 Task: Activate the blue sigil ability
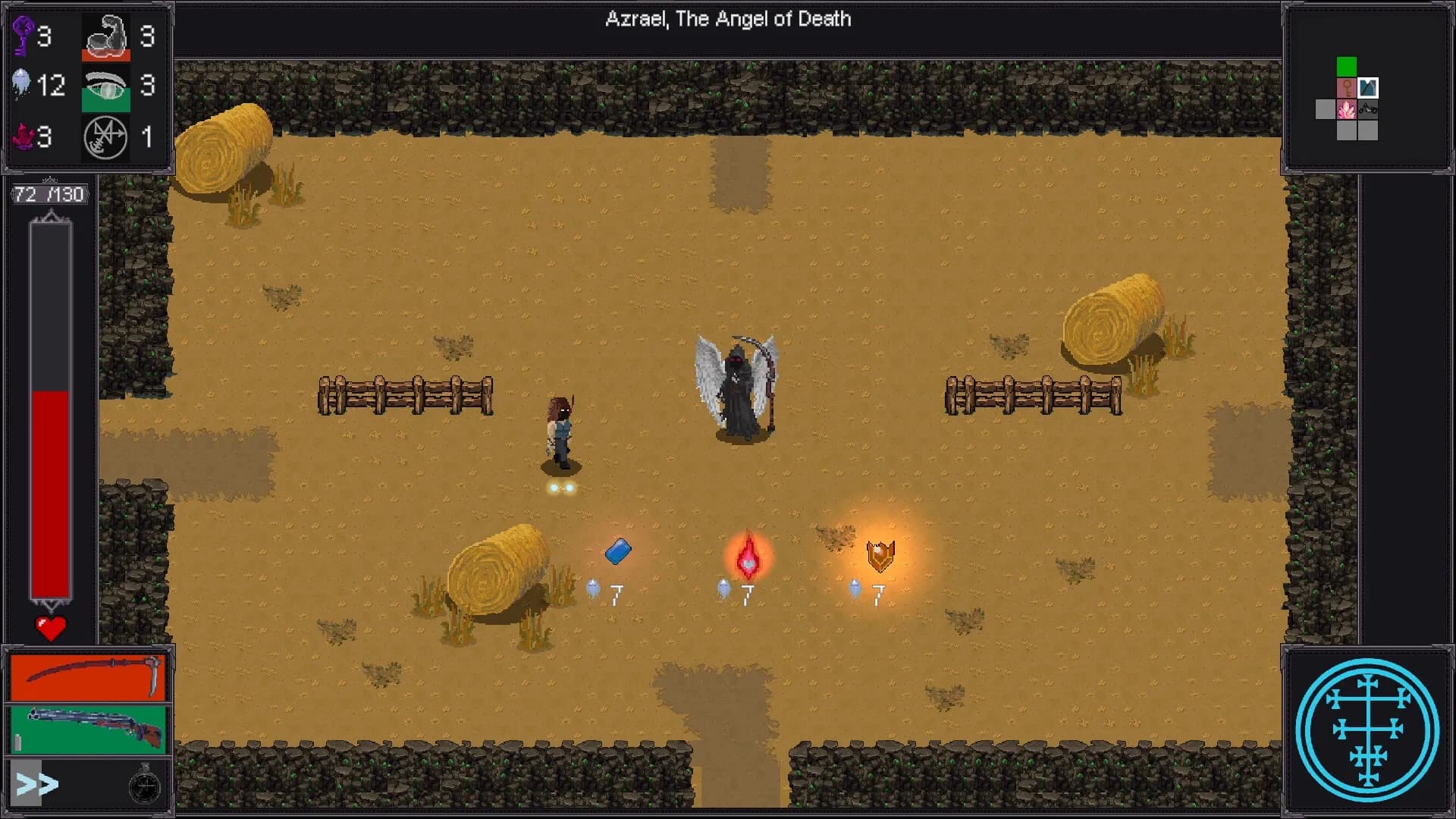click(x=1367, y=730)
